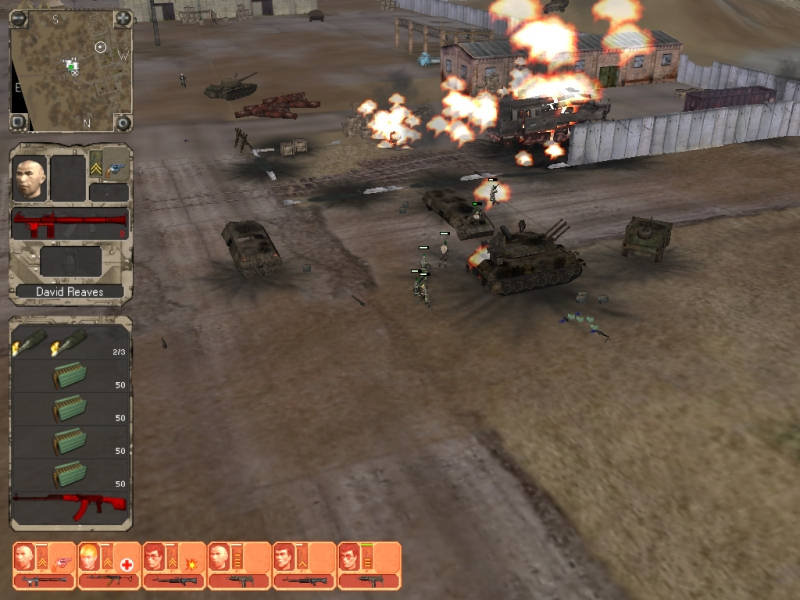
Task: Select the squad member card with explosion icon
Action: (x=173, y=565)
